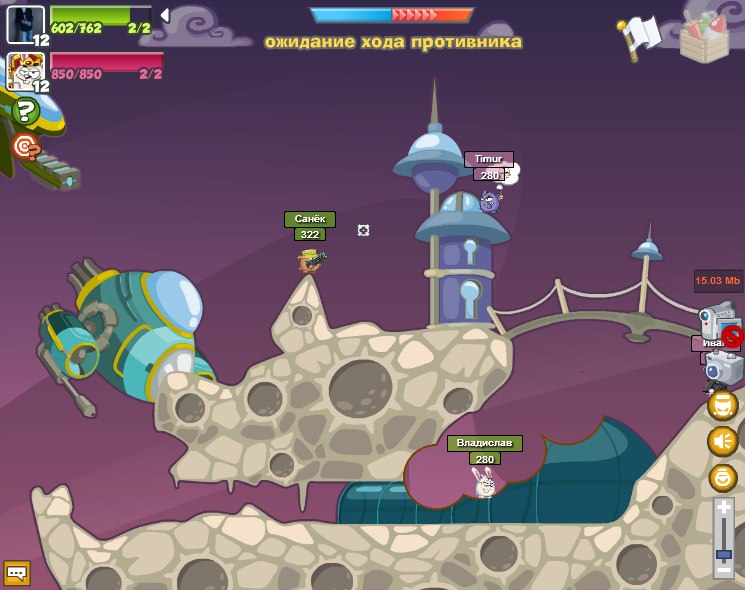Viewport: 745px width, 590px height.
Task: Select the crowned rabbit opponent avatar
Action: tap(24, 71)
